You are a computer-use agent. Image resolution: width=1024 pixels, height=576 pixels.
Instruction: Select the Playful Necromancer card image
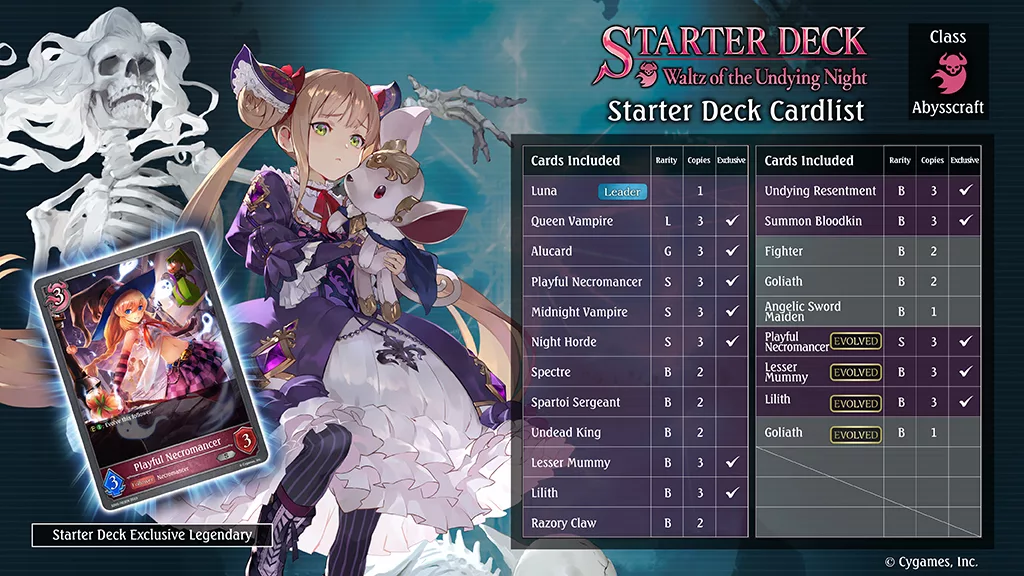pyautogui.click(x=148, y=368)
